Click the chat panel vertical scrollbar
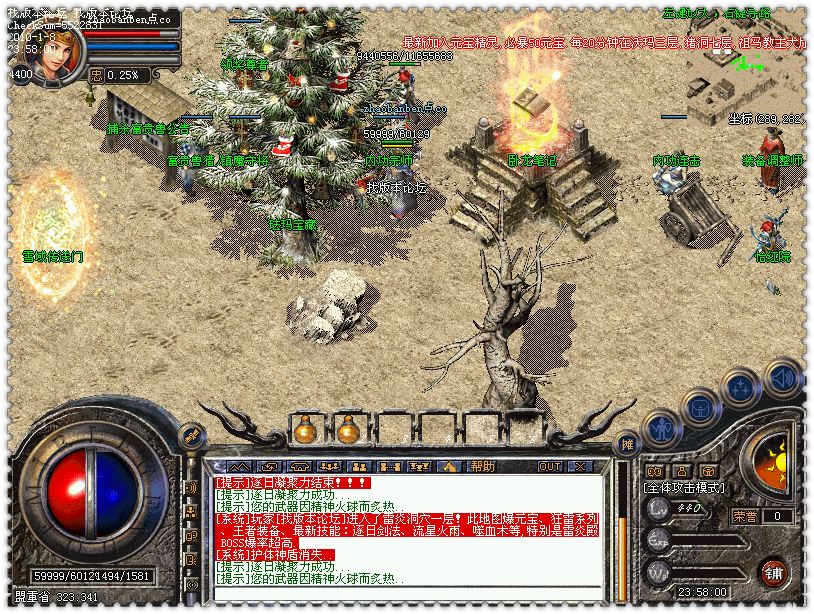 click(621, 530)
